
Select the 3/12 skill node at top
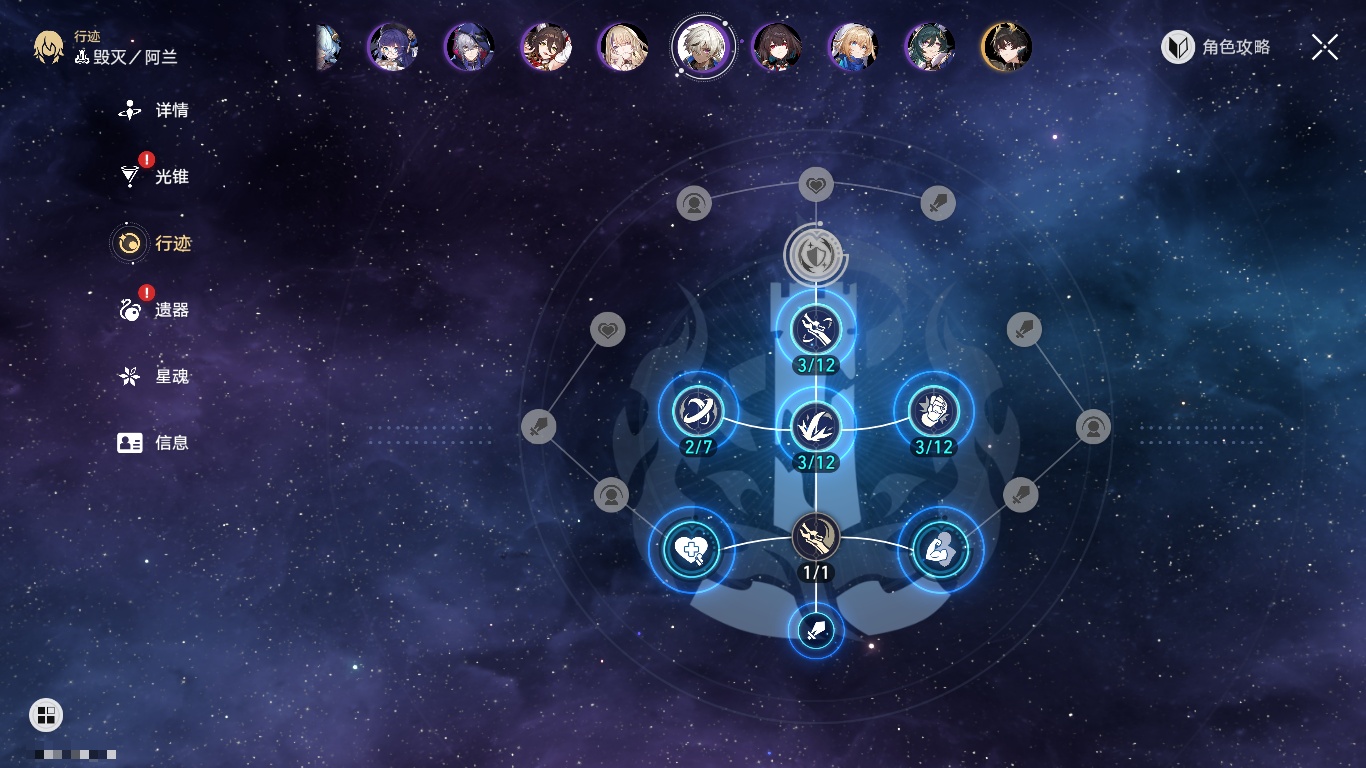(x=816, y=328)
